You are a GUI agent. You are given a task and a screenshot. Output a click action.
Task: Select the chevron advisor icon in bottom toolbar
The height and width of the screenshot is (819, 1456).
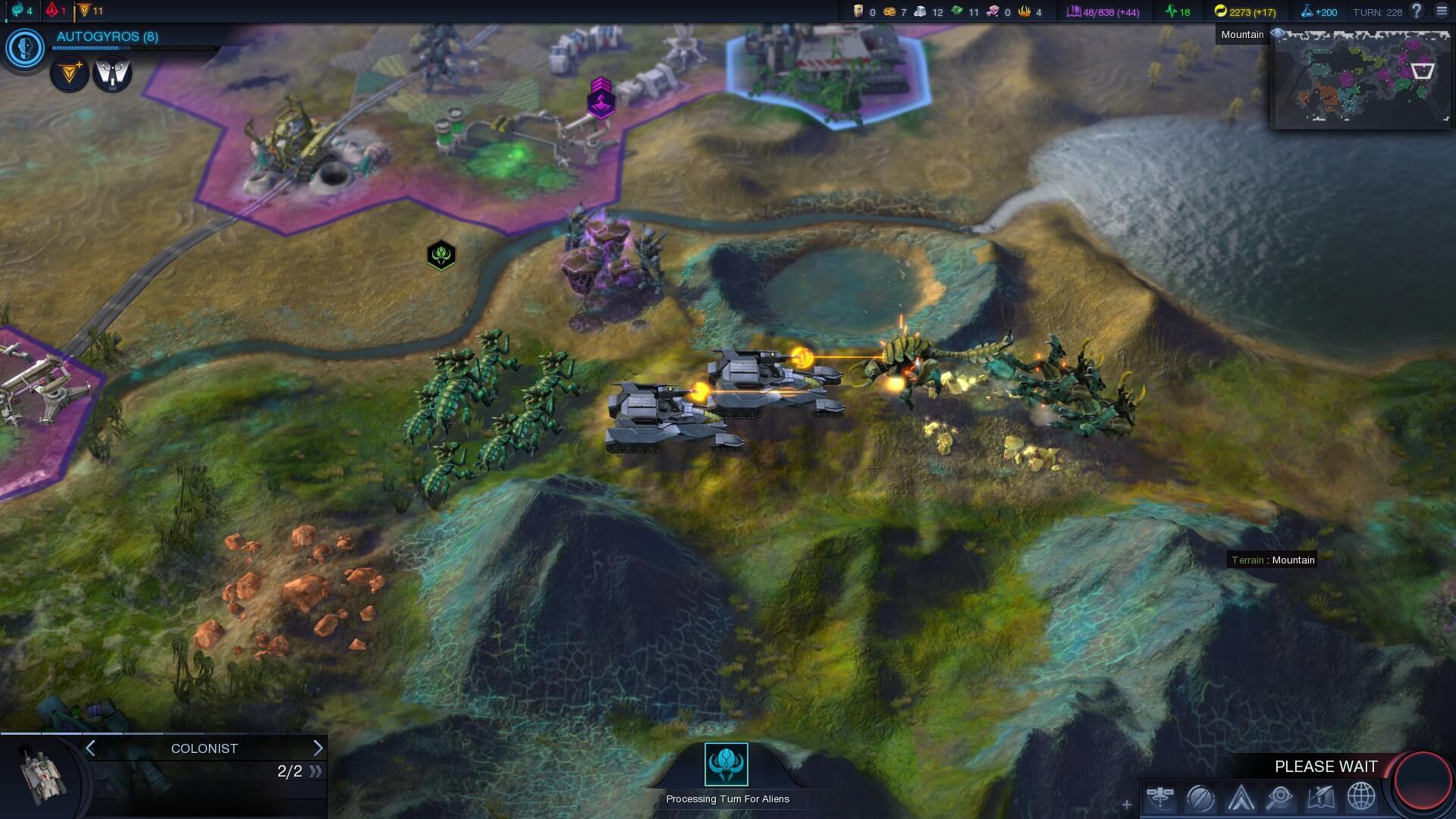click(1241, 798)
